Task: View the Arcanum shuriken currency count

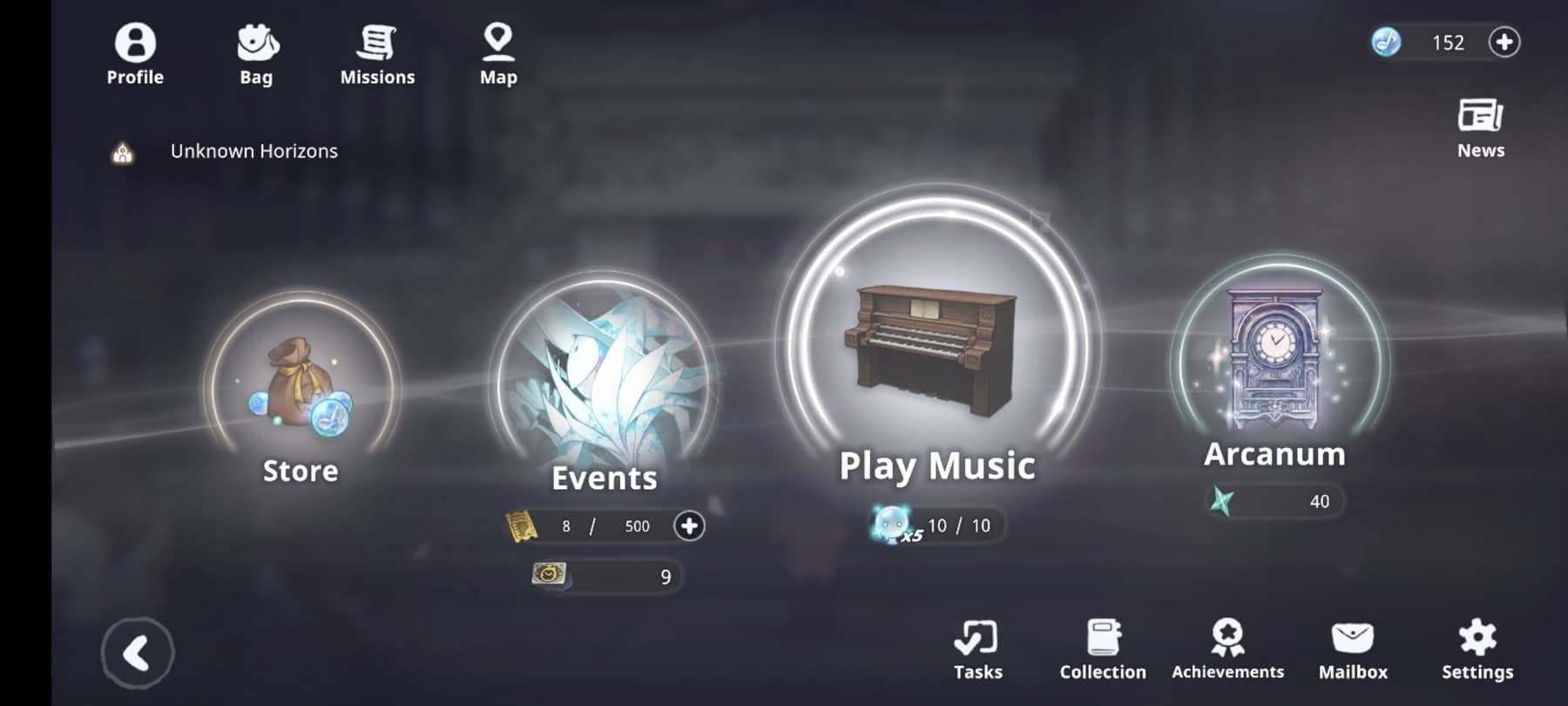Action: click(x=1274, y=501)
